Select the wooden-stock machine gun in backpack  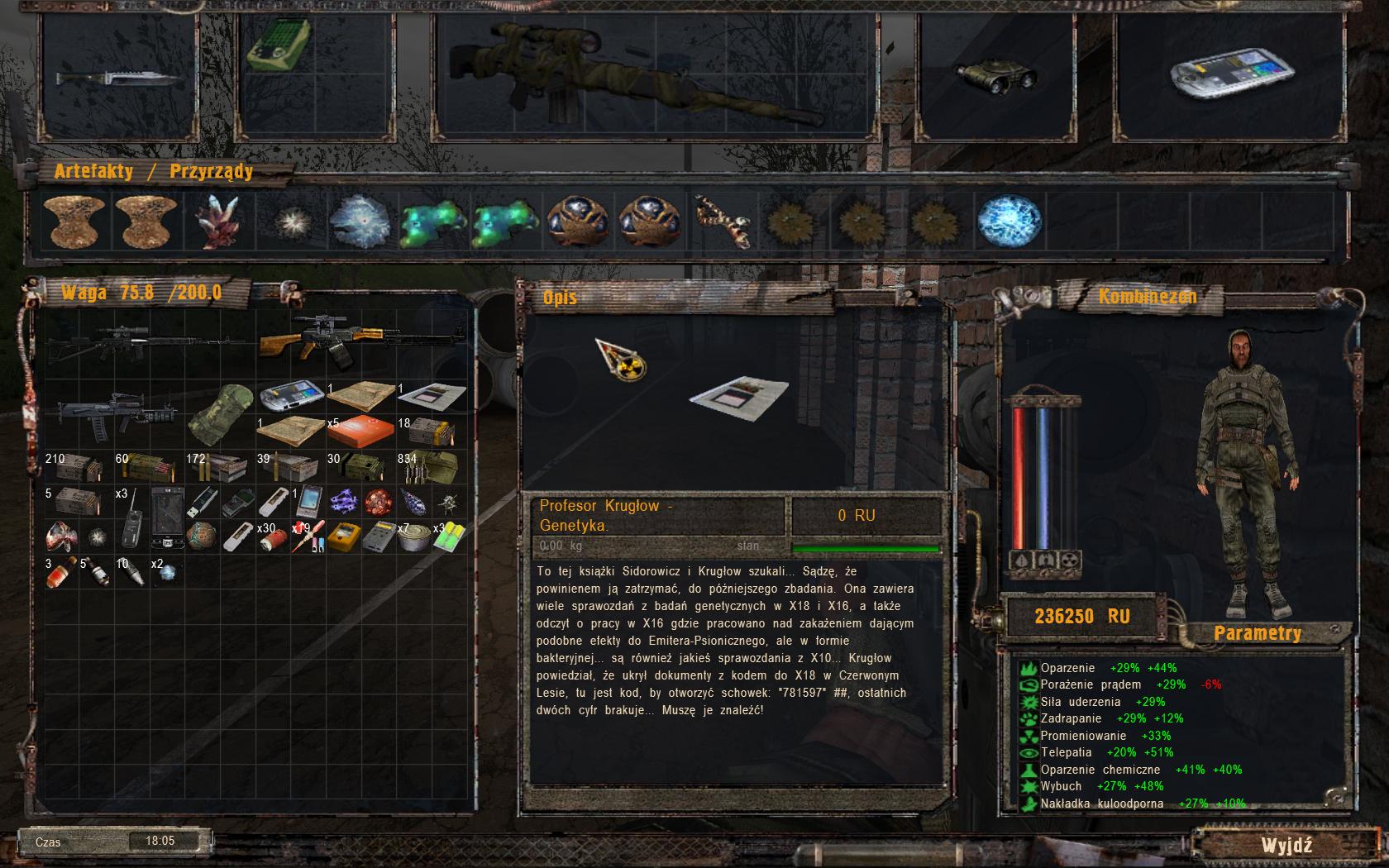(x=361, y=341)
